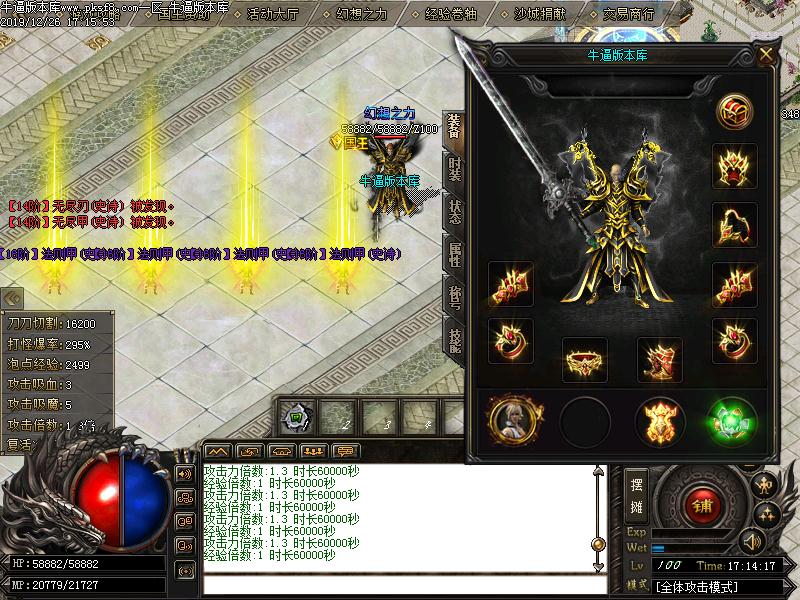This screenshot has height=600, width=800.
Task: Click the 摆摊 (set up stall) button
Action: [636, 494]
